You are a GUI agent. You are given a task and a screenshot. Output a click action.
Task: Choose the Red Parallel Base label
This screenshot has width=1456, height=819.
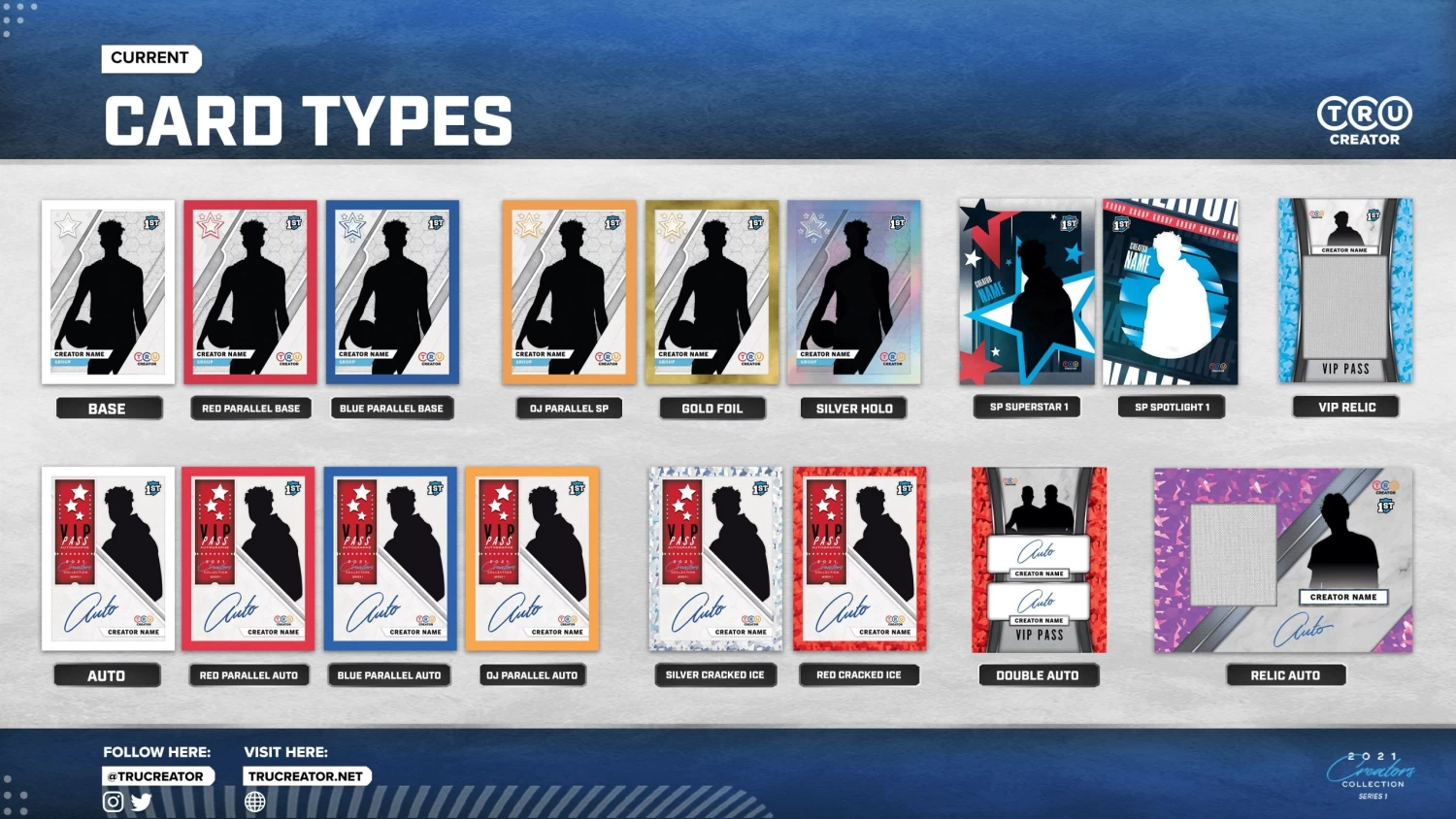250,409
